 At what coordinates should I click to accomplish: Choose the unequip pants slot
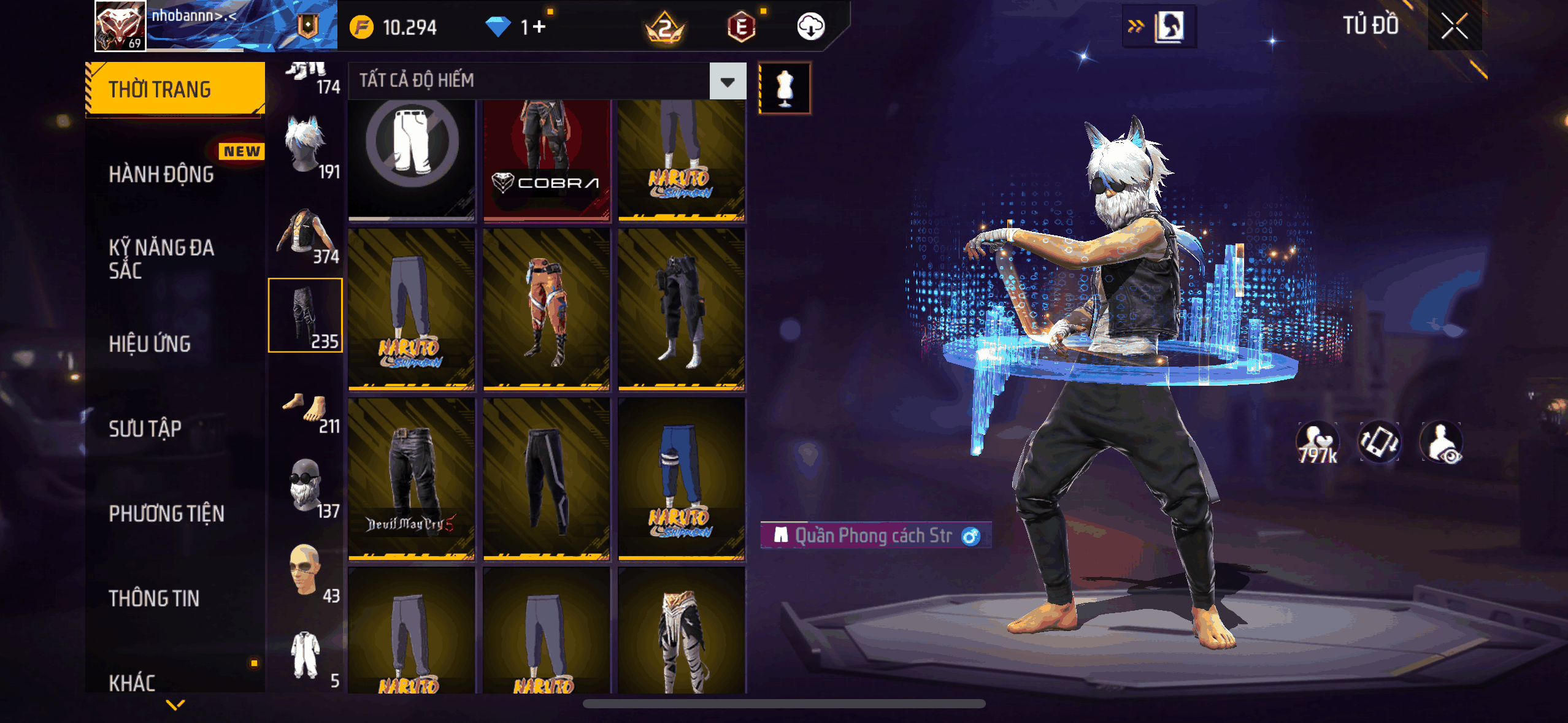pos(412,159)
